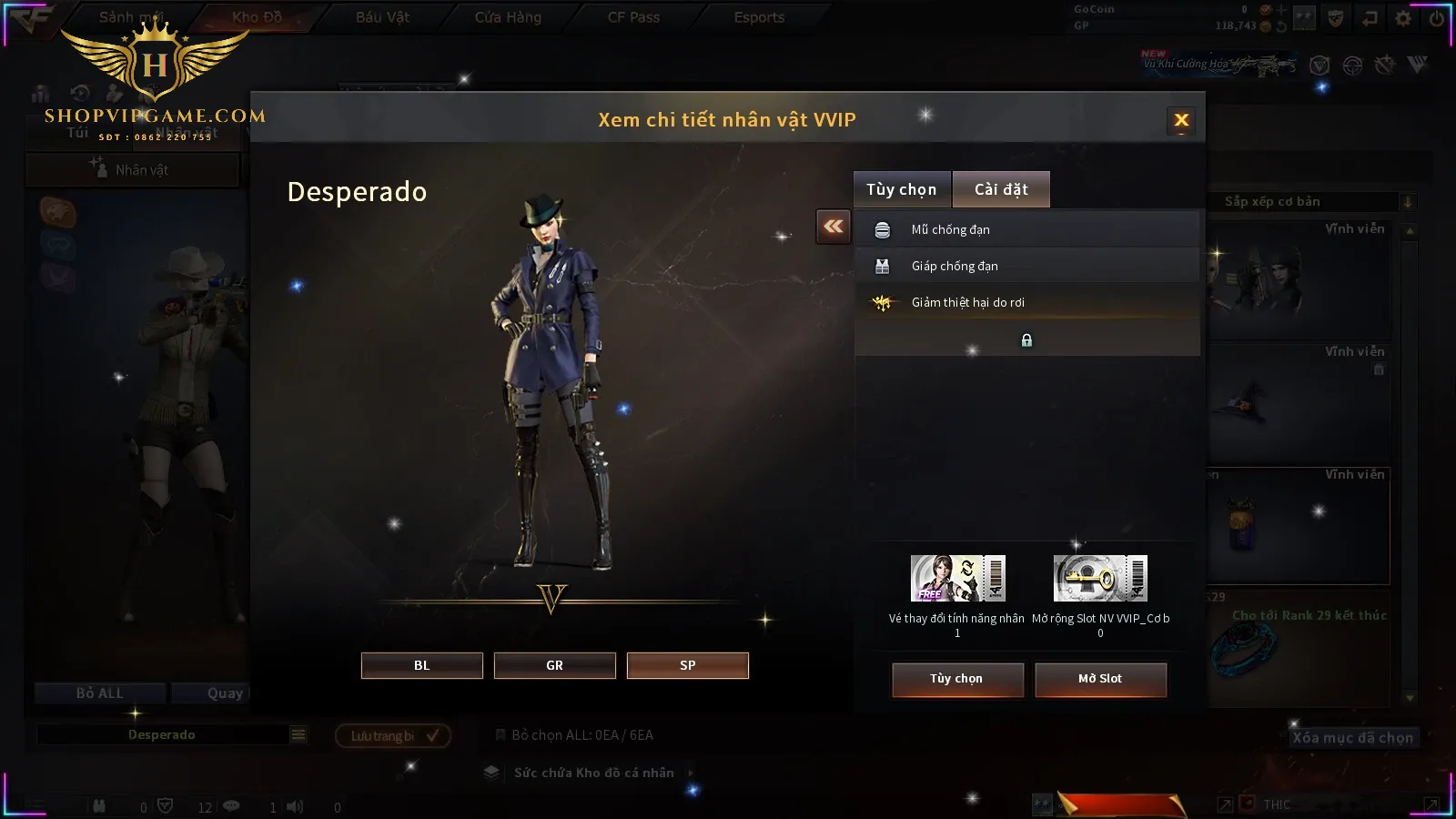
Task: Go to the Cửa Hàng shop
Action: (508, 17)
